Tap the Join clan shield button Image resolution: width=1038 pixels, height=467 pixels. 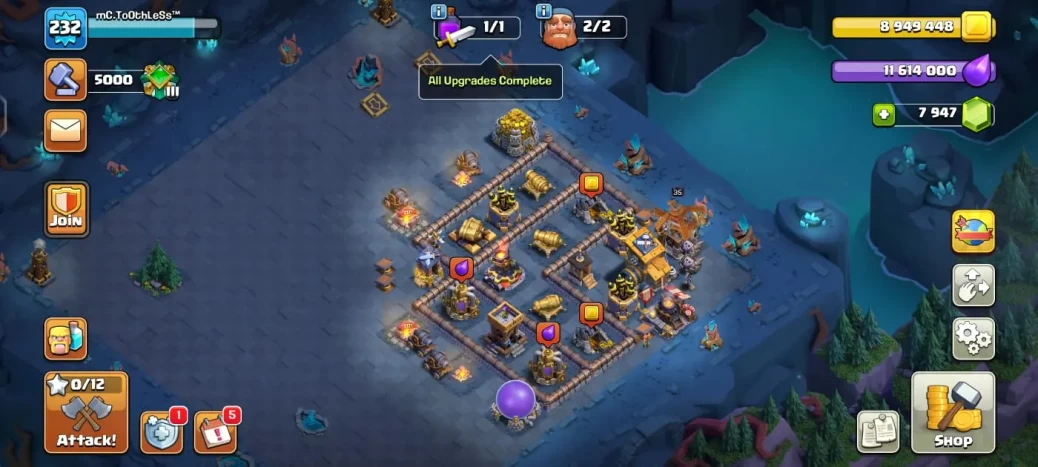66,209
